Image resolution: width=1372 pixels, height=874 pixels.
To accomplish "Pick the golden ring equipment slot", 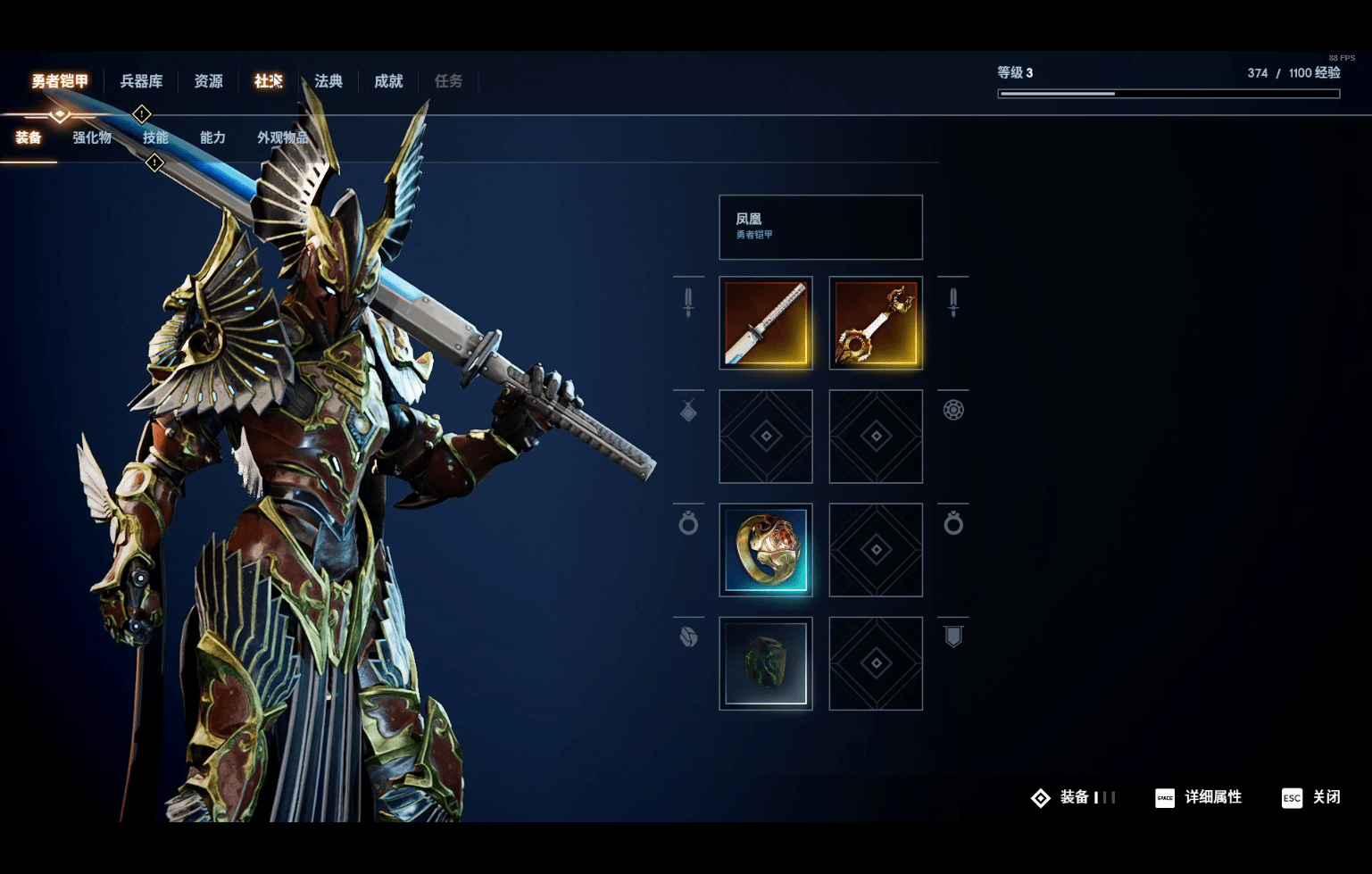I will click(x=766, y=550).
